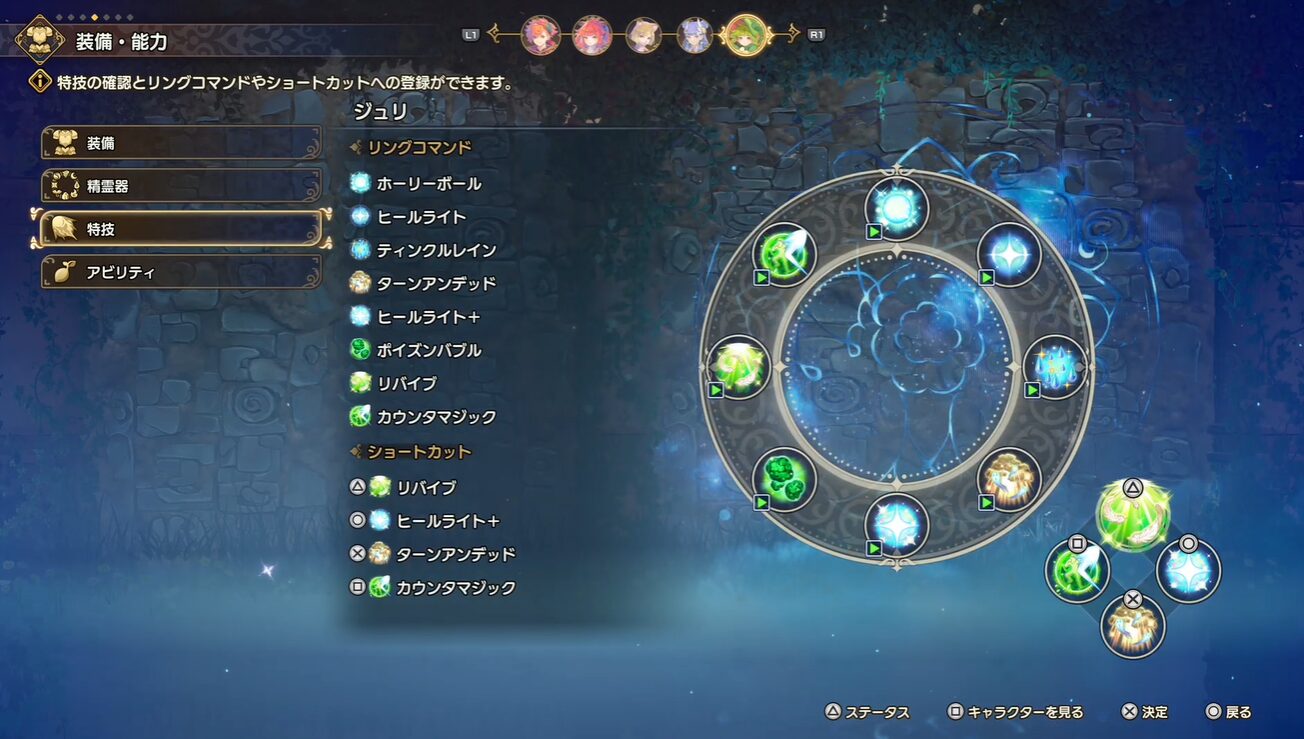Open the アビリティ menu

click(181, 272)
